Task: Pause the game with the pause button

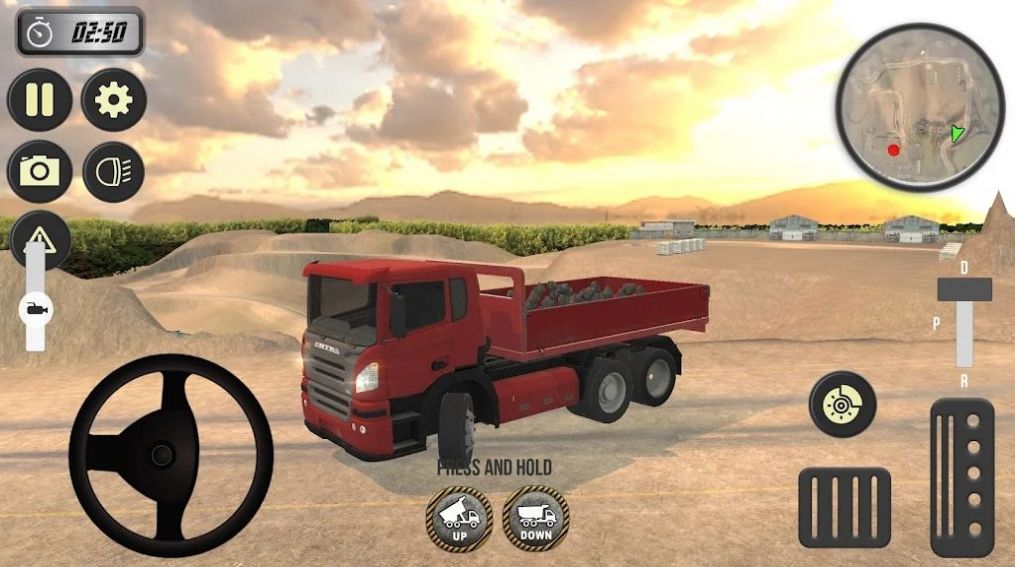Action: tap(40, 100)
